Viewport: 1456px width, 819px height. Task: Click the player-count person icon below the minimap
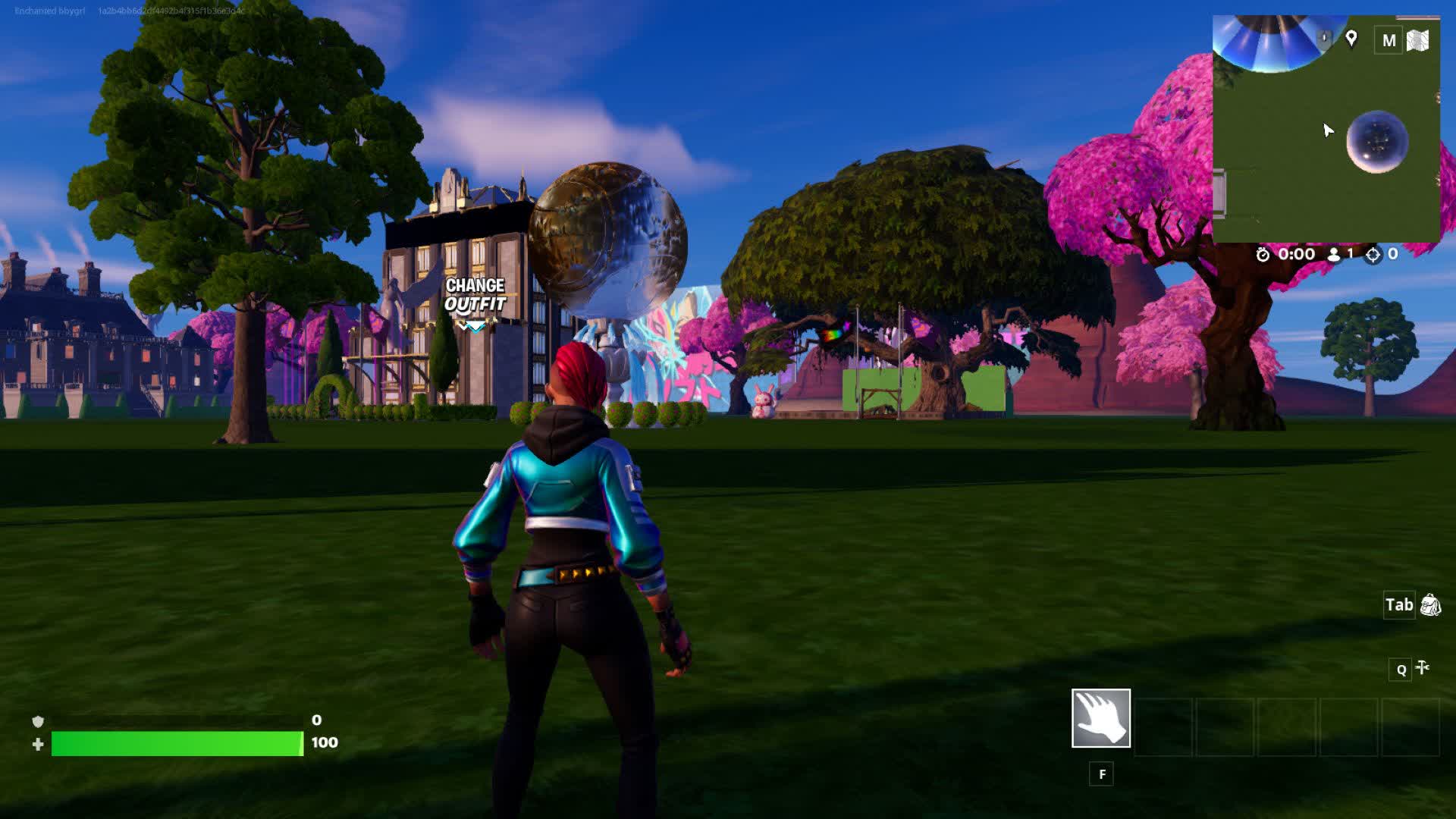1335,254
